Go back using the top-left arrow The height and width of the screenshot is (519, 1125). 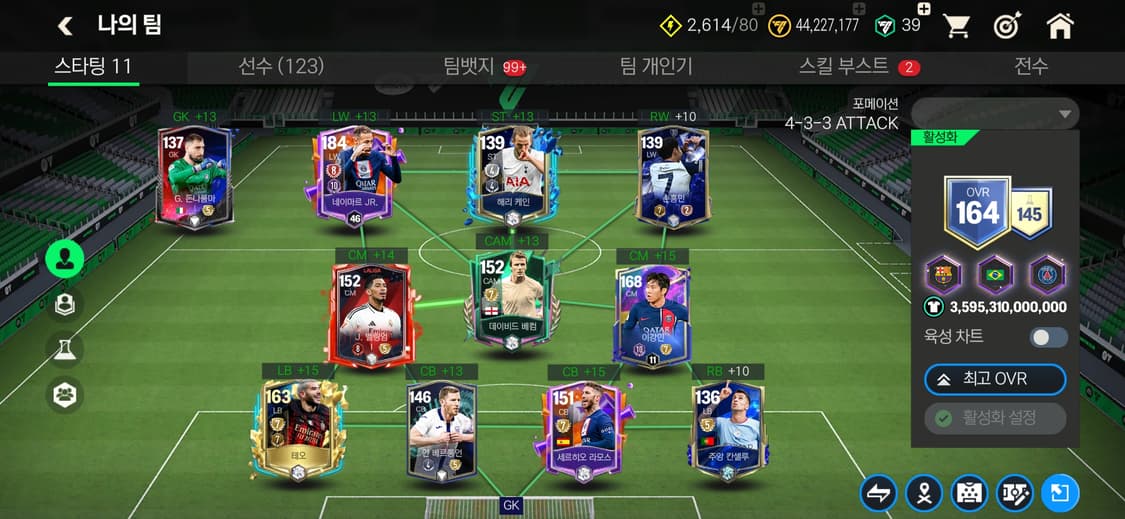[x=66, y=26]
